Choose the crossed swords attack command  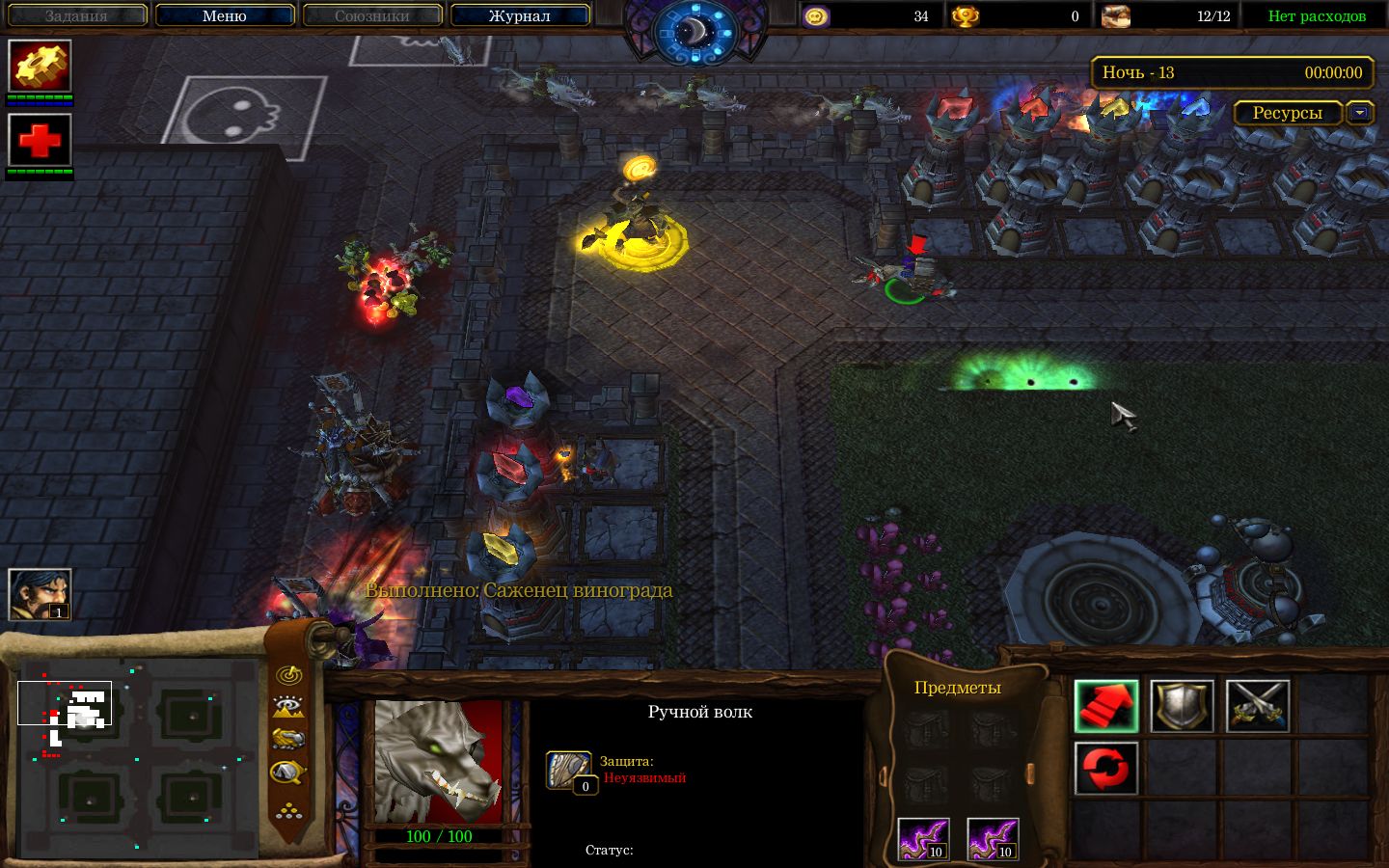point(1257,706)
